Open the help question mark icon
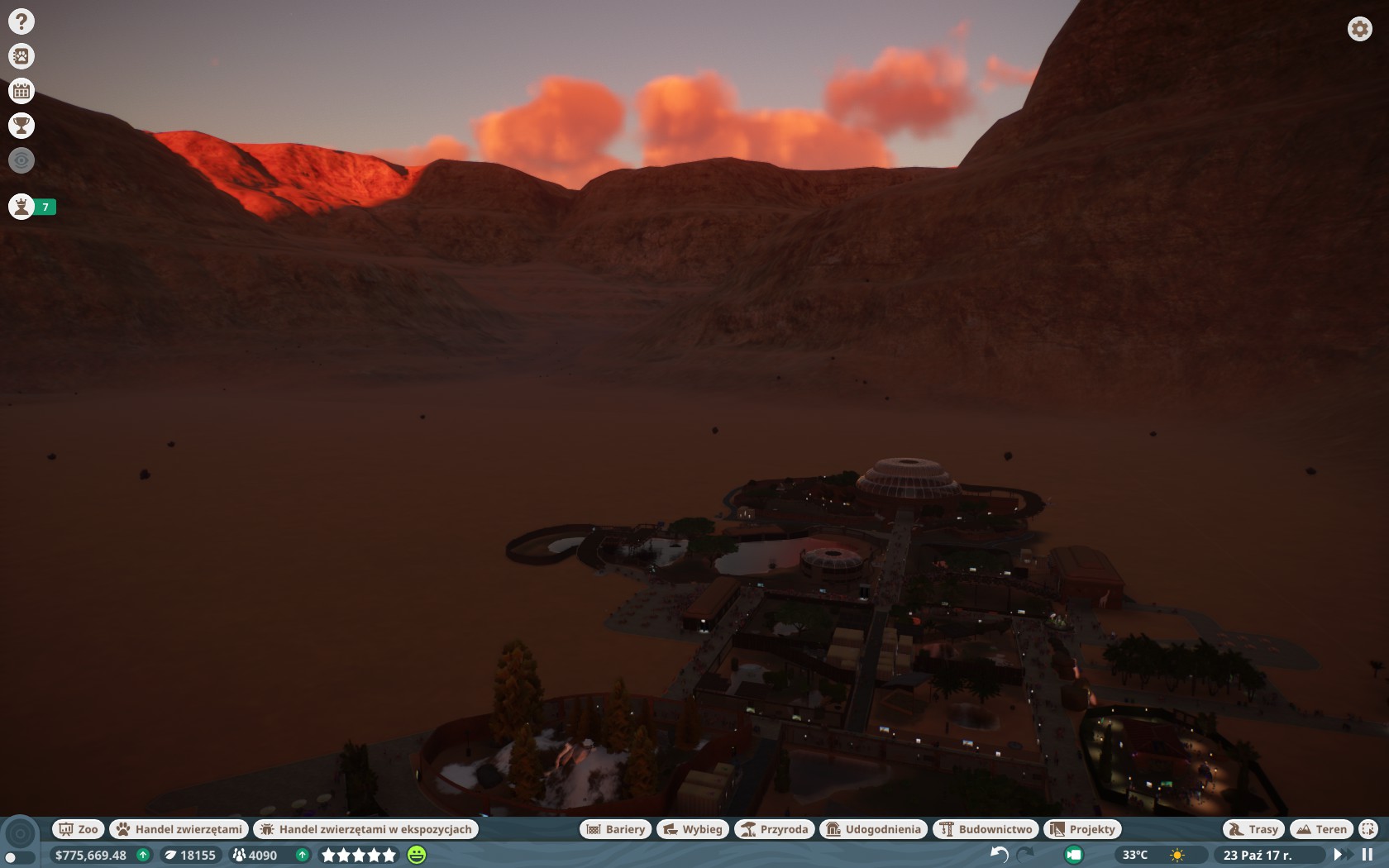The width and height of the screenshot is (1389, 868). point(21,21)
